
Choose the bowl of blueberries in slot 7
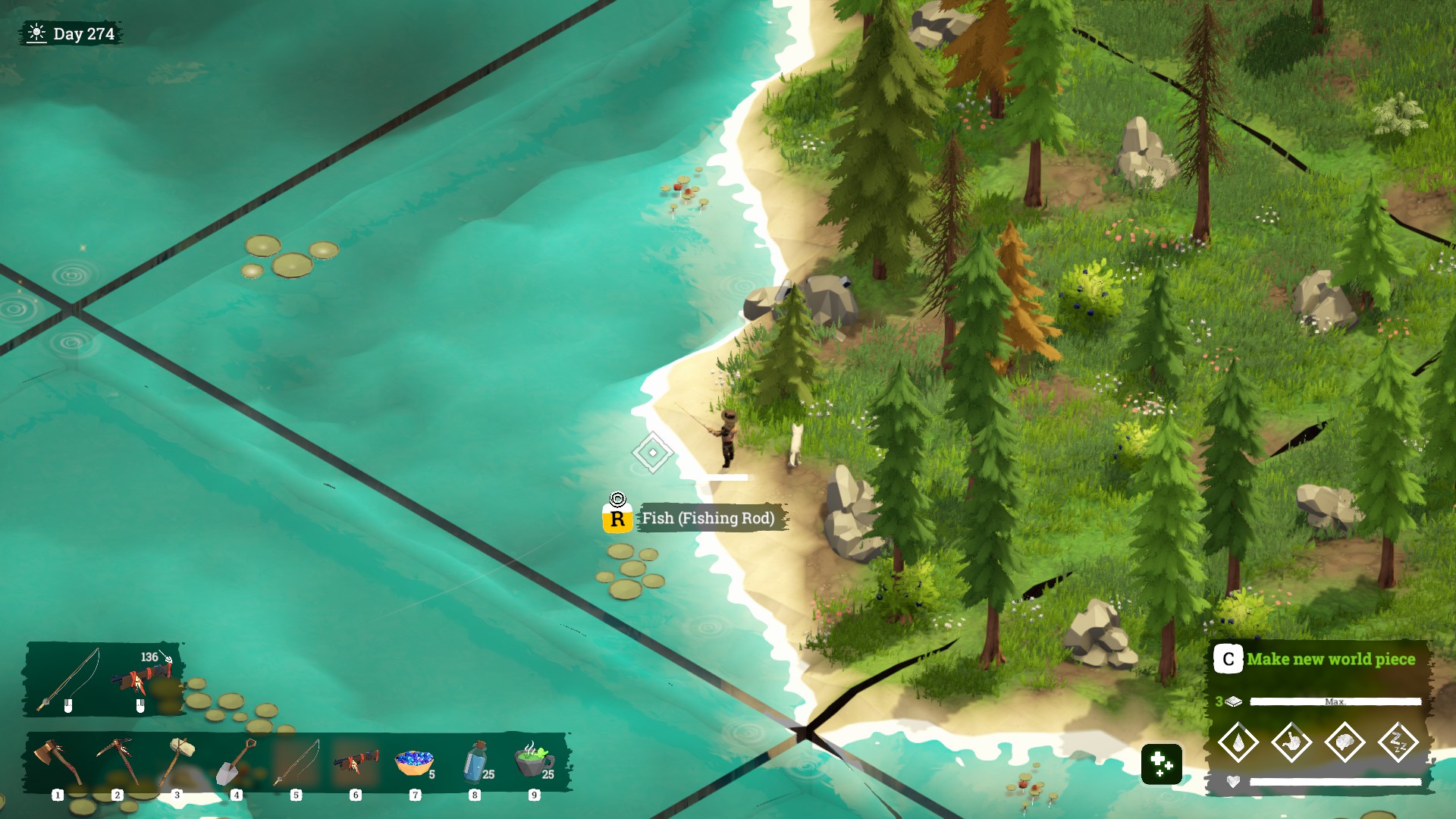(414, 762)
